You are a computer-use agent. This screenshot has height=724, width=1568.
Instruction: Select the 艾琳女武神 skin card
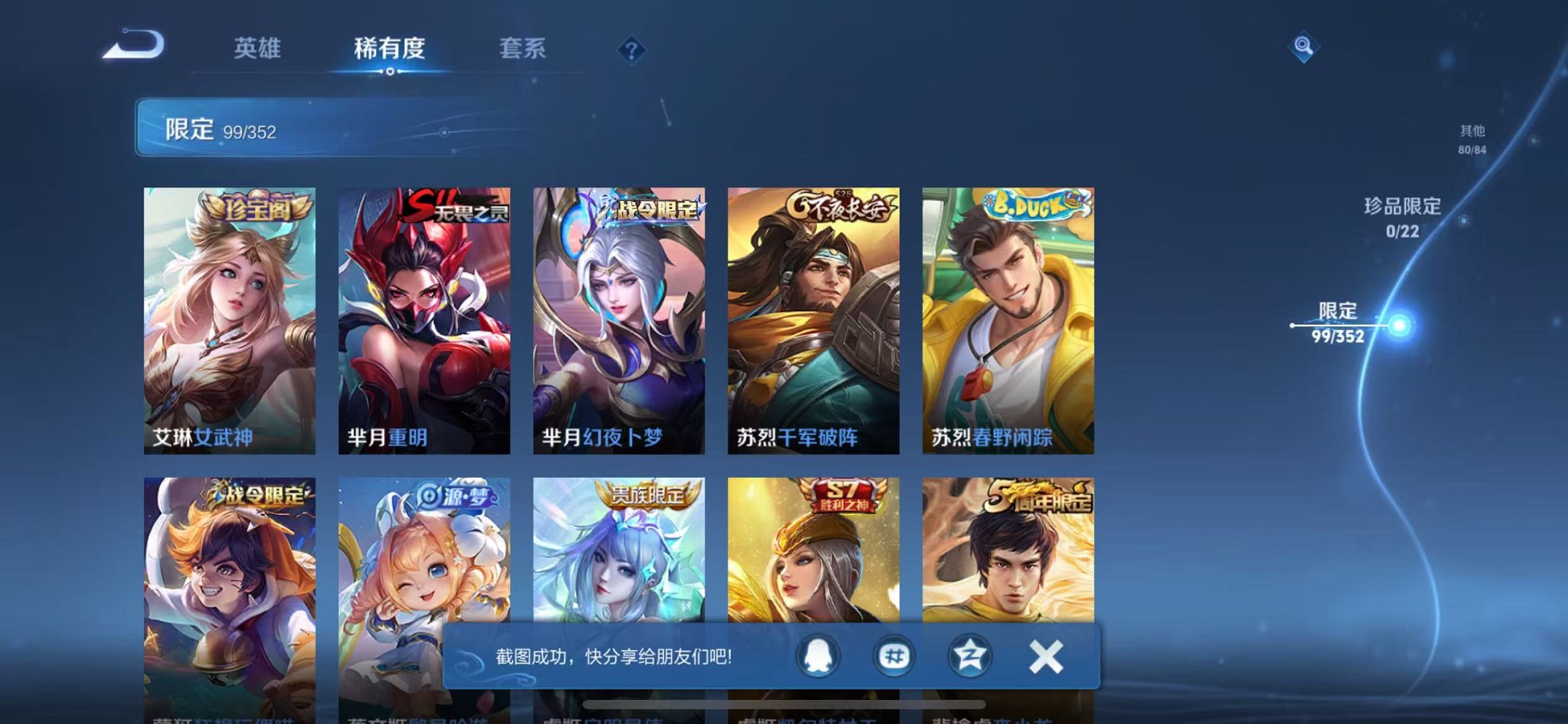[x=228, y=313]
